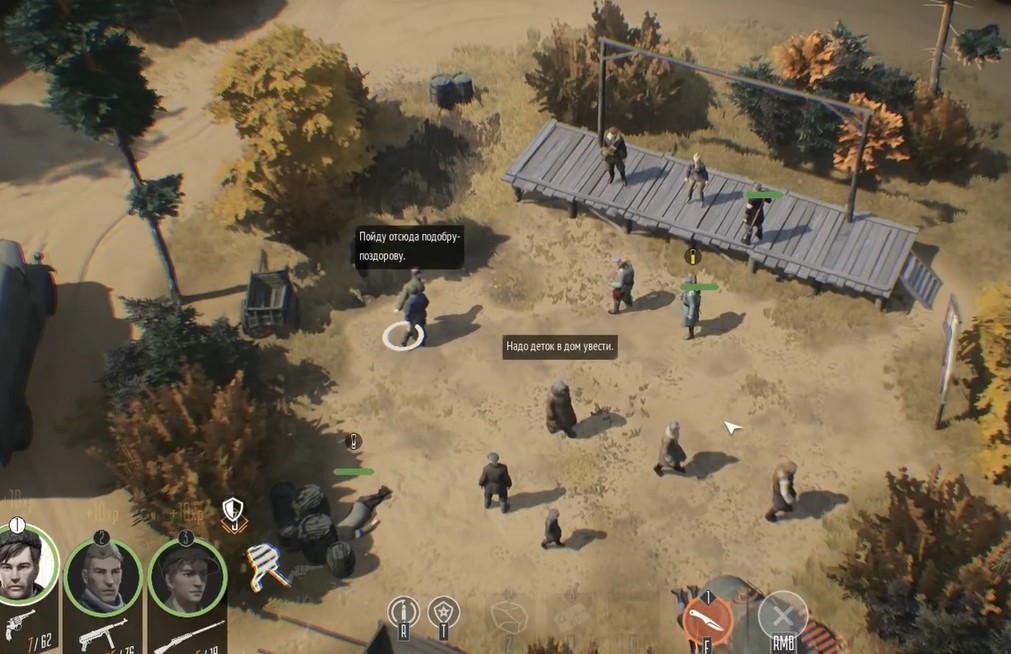
Task: Cancel the action with the X button
Action: pos(782,616)
